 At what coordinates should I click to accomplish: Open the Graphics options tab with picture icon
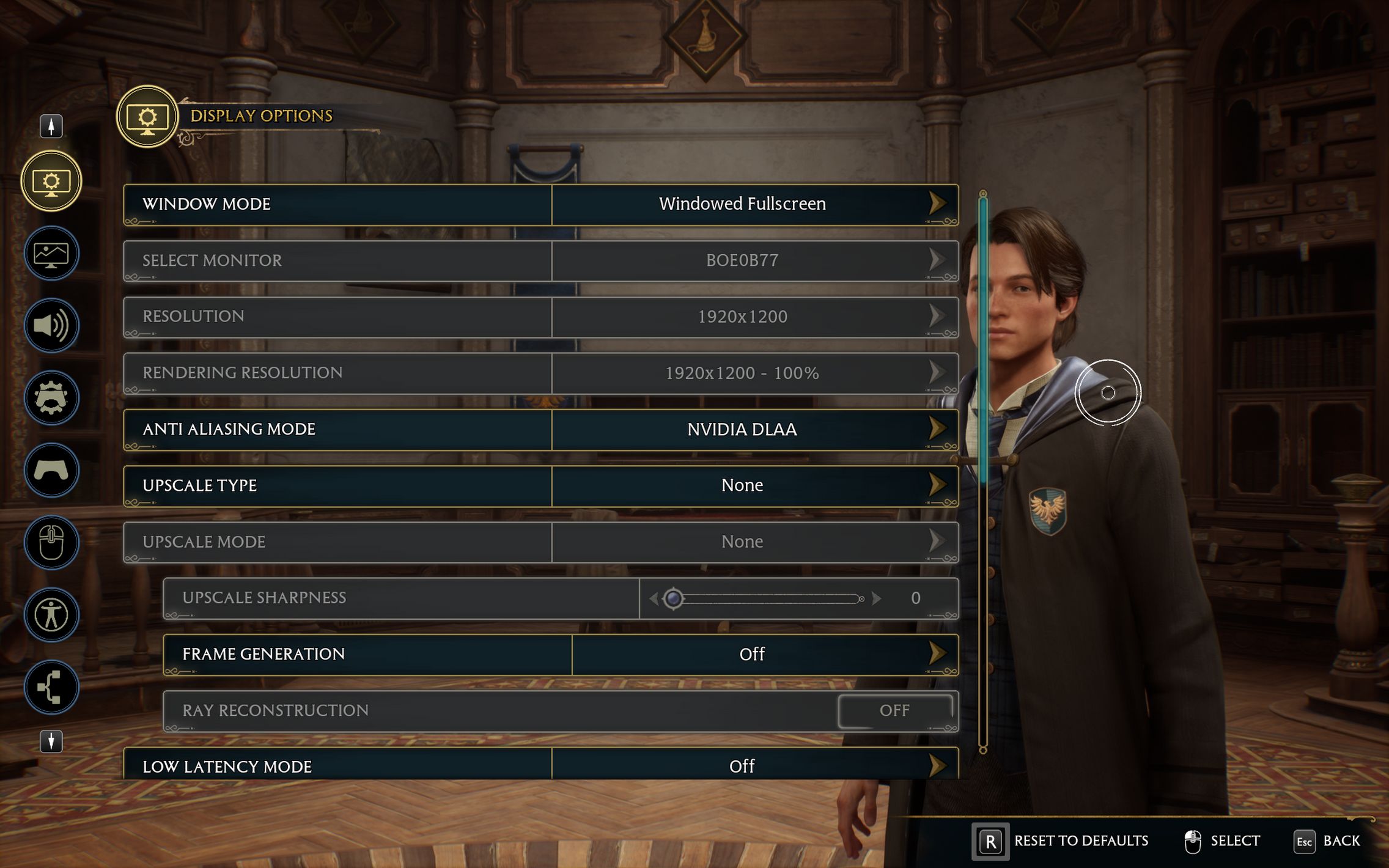pos(51,254)
